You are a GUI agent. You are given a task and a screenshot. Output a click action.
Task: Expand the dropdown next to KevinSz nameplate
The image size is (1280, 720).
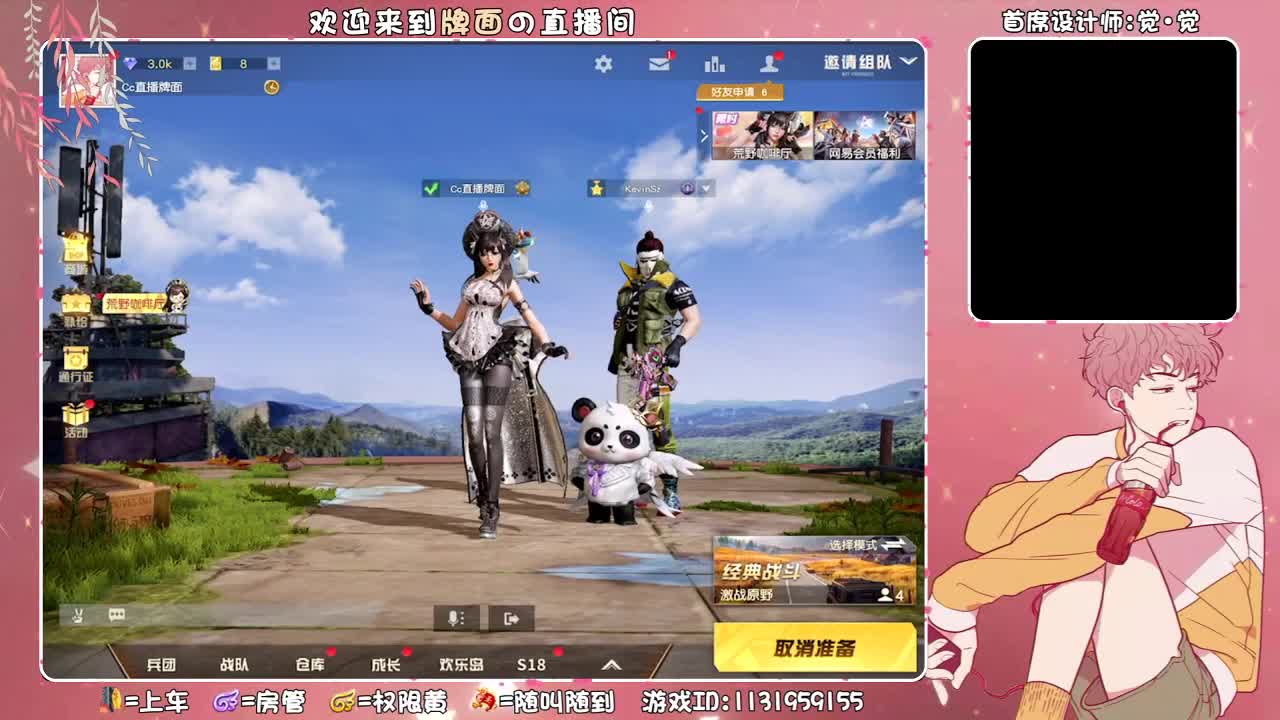[706, 187]
